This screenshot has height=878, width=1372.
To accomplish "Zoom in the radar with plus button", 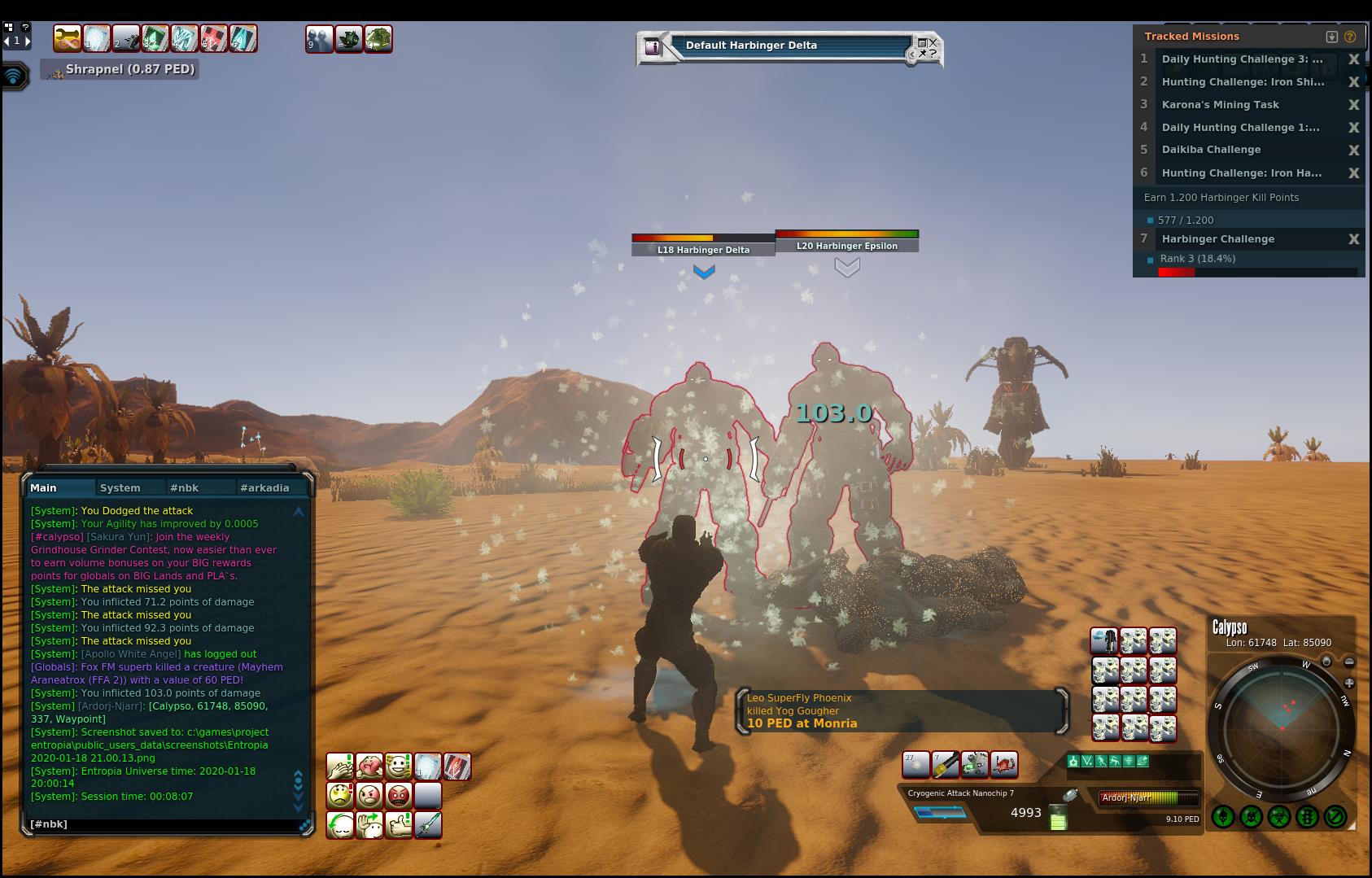I will (1349, 684).
